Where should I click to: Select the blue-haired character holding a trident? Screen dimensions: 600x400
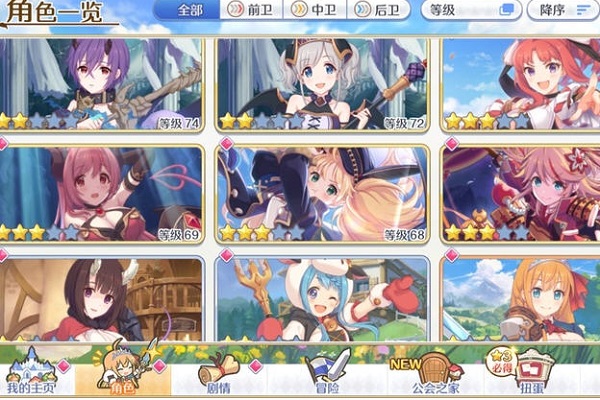tap(322, 300)
